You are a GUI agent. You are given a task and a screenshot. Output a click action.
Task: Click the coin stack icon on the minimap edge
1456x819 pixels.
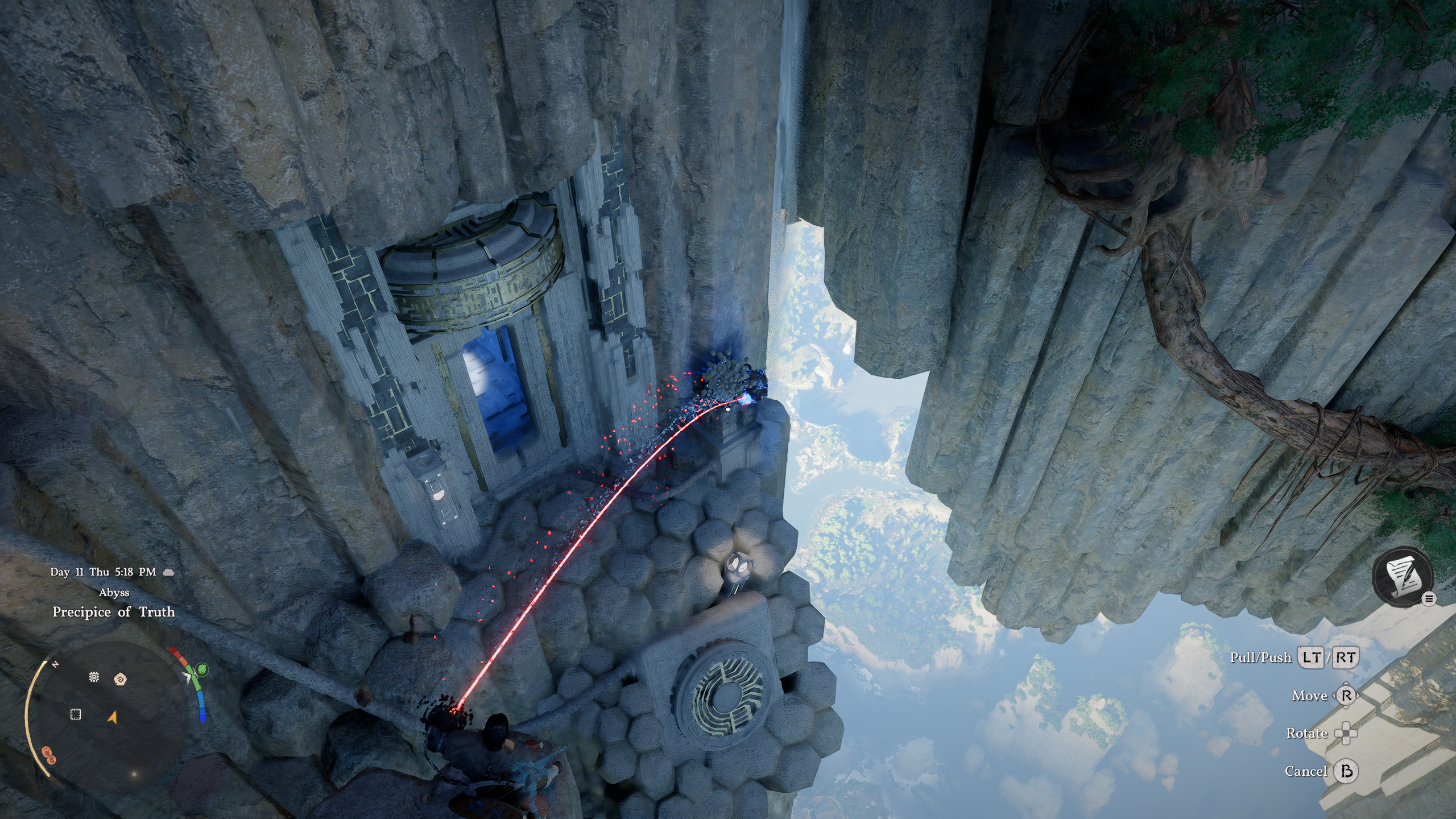coord(49,755)
